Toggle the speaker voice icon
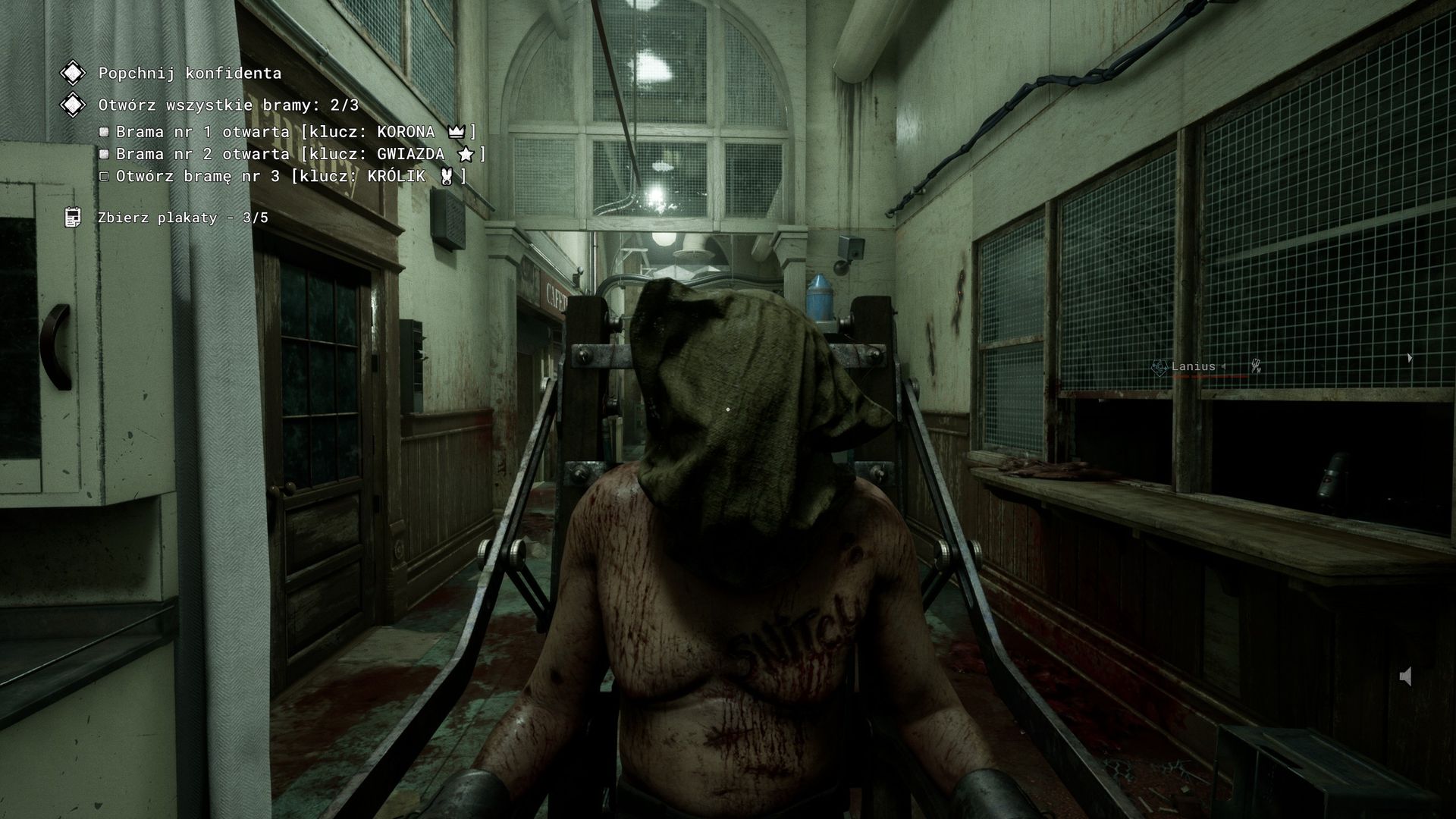This screenshot has width=1456, height=819. [x=1405, y=676]
